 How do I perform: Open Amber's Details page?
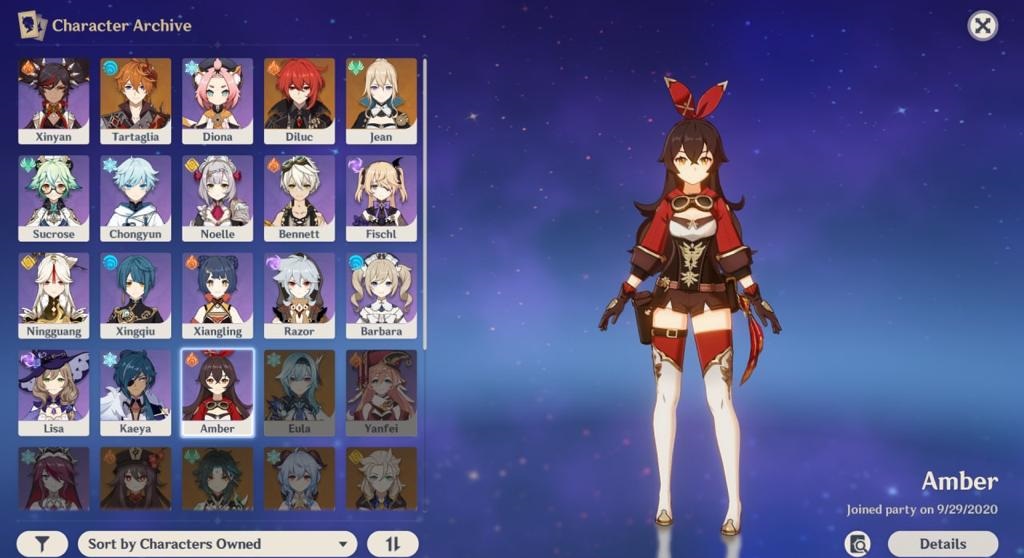click(942, 544)
